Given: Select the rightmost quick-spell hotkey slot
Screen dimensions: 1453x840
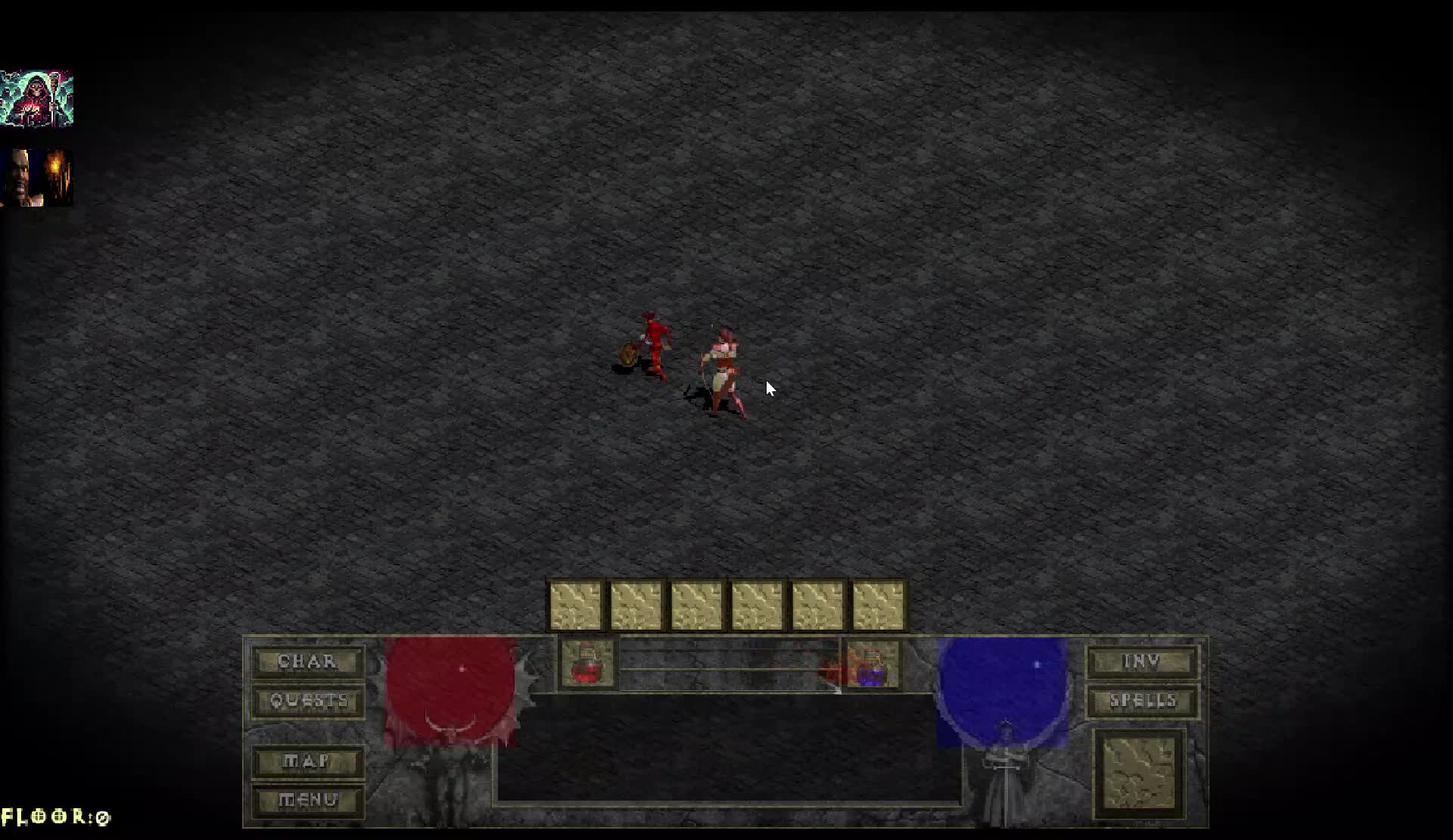Looking at the screenshot, I should point(882,602).
